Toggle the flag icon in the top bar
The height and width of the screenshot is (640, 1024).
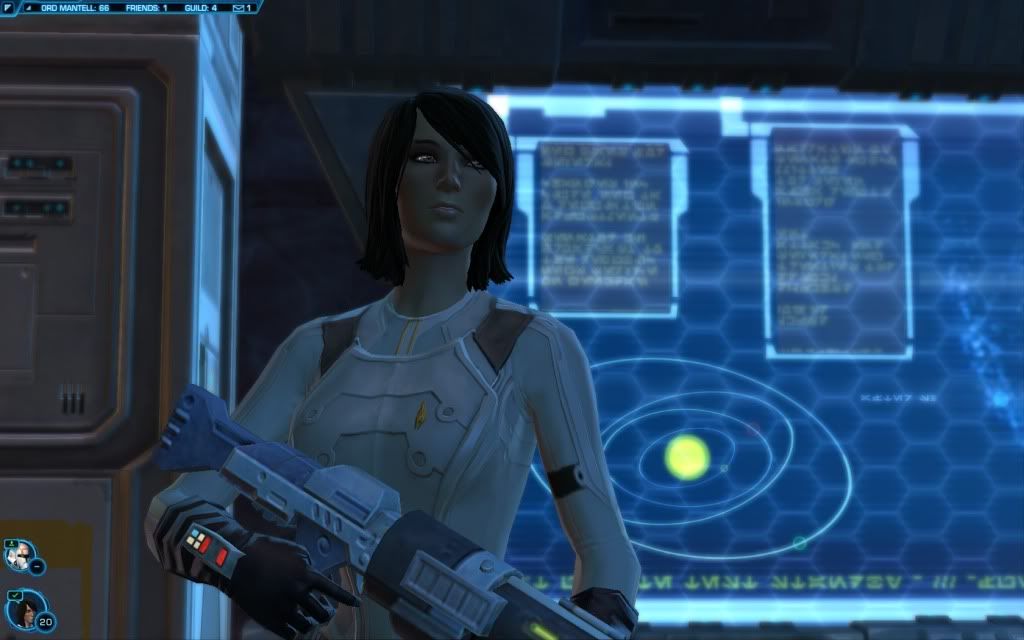pos(8,7)
